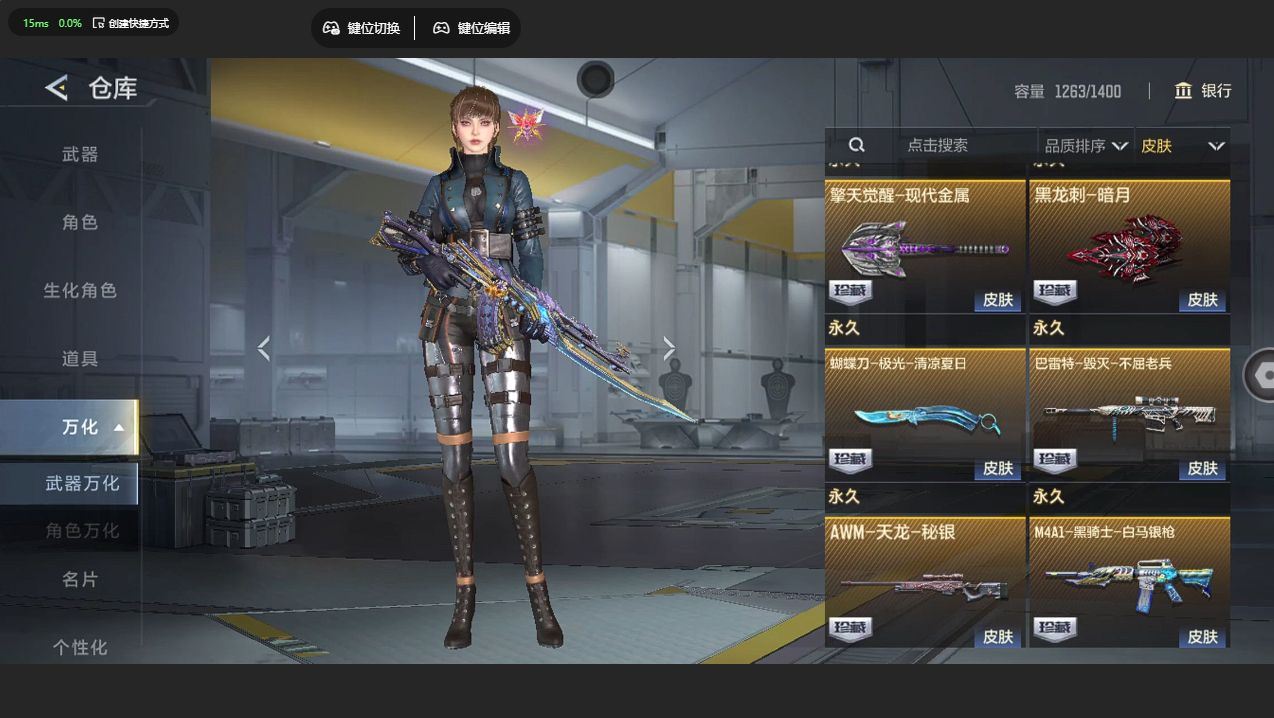
Task: Switch to the 角色万化 sub-tab
Action: click(82, 530)
